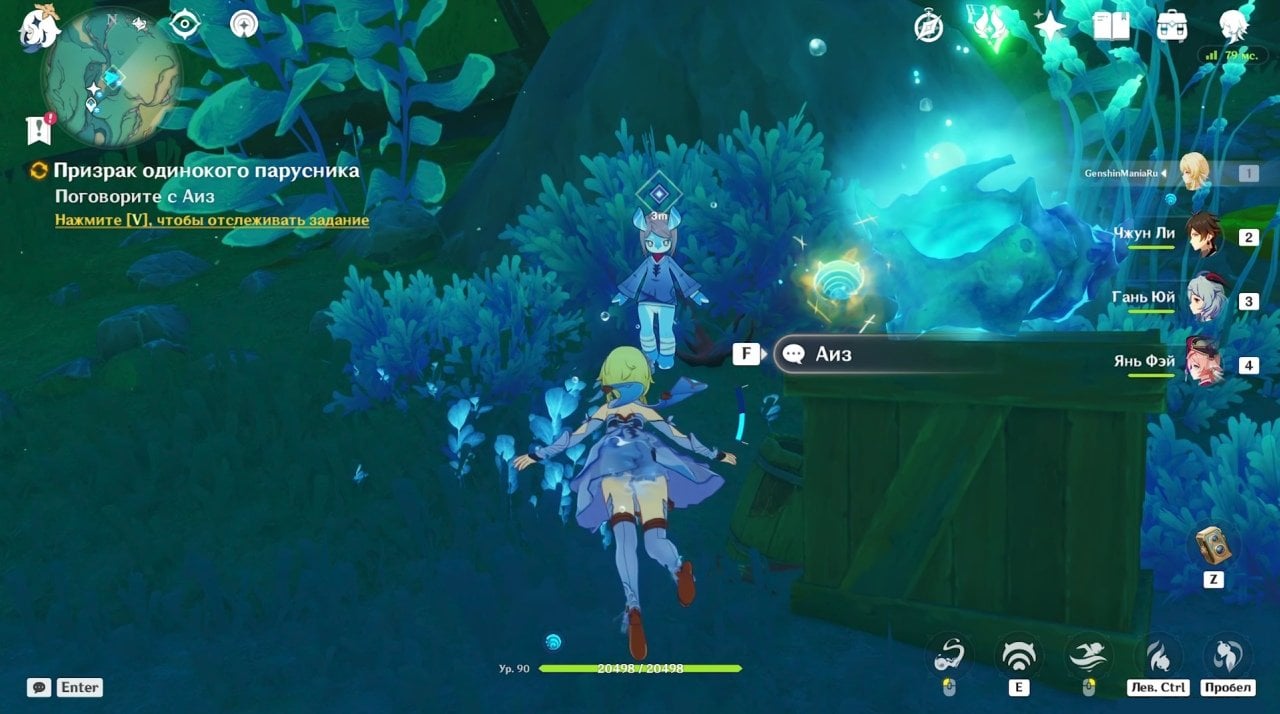The width and height of the screenshot is (1280, 714).
Task: Open the Paimon menu
Action: pyautogui.click(x=38, y=28)
